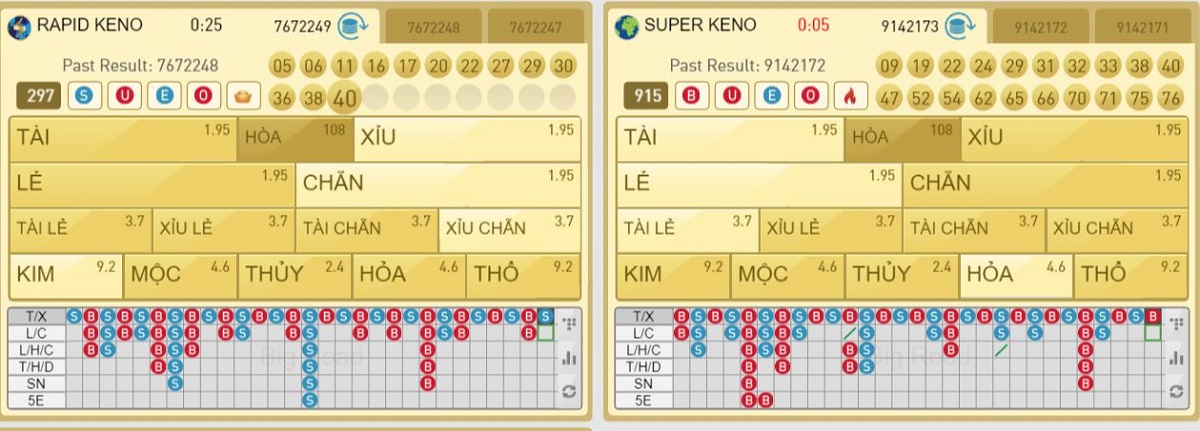Open the Rapid Keno draw 7672248 tab
1200x431 pixels.
433,27
